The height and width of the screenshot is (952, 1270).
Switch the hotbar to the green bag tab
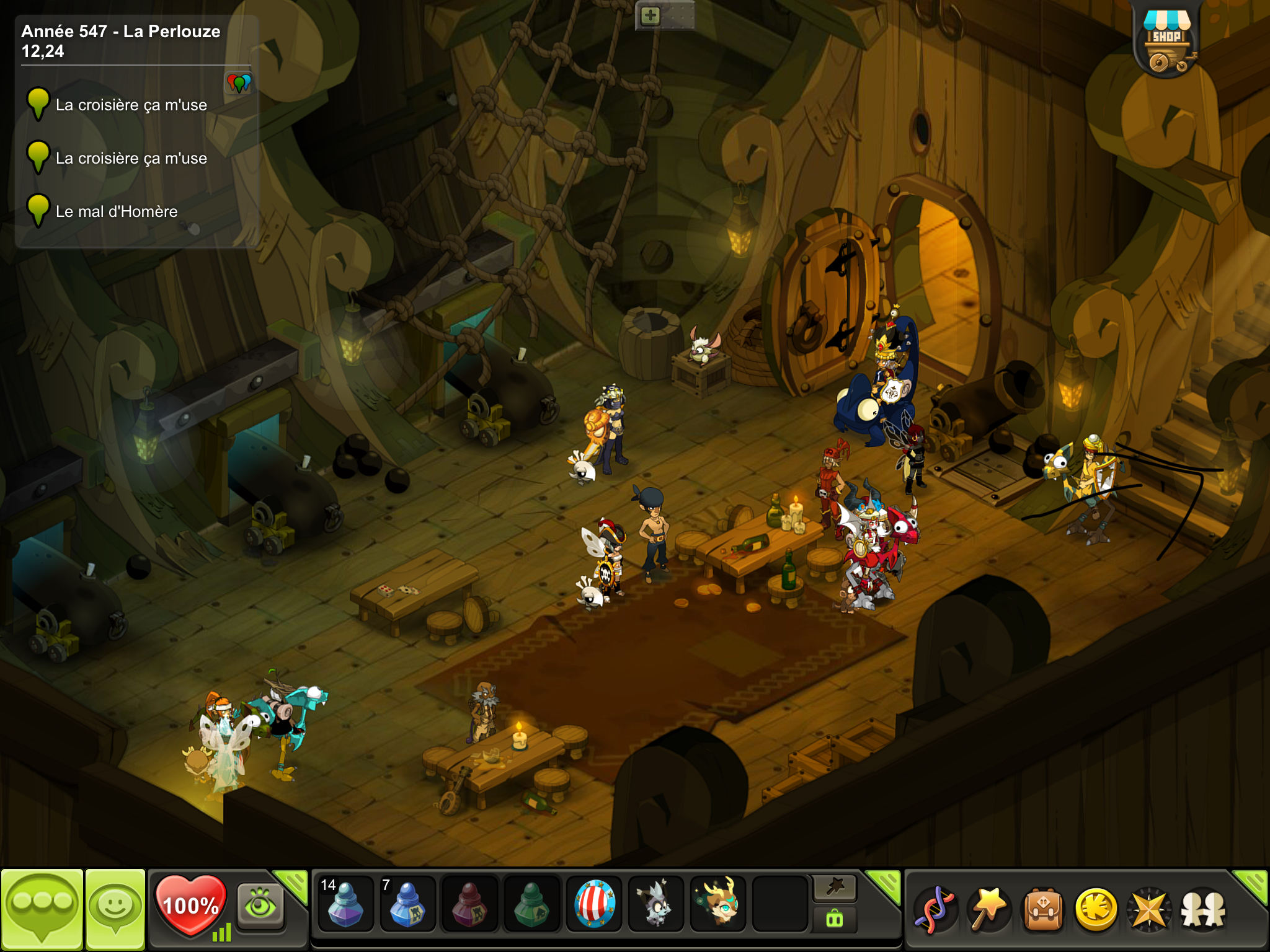pyautogui.click(x=835, y=919)
